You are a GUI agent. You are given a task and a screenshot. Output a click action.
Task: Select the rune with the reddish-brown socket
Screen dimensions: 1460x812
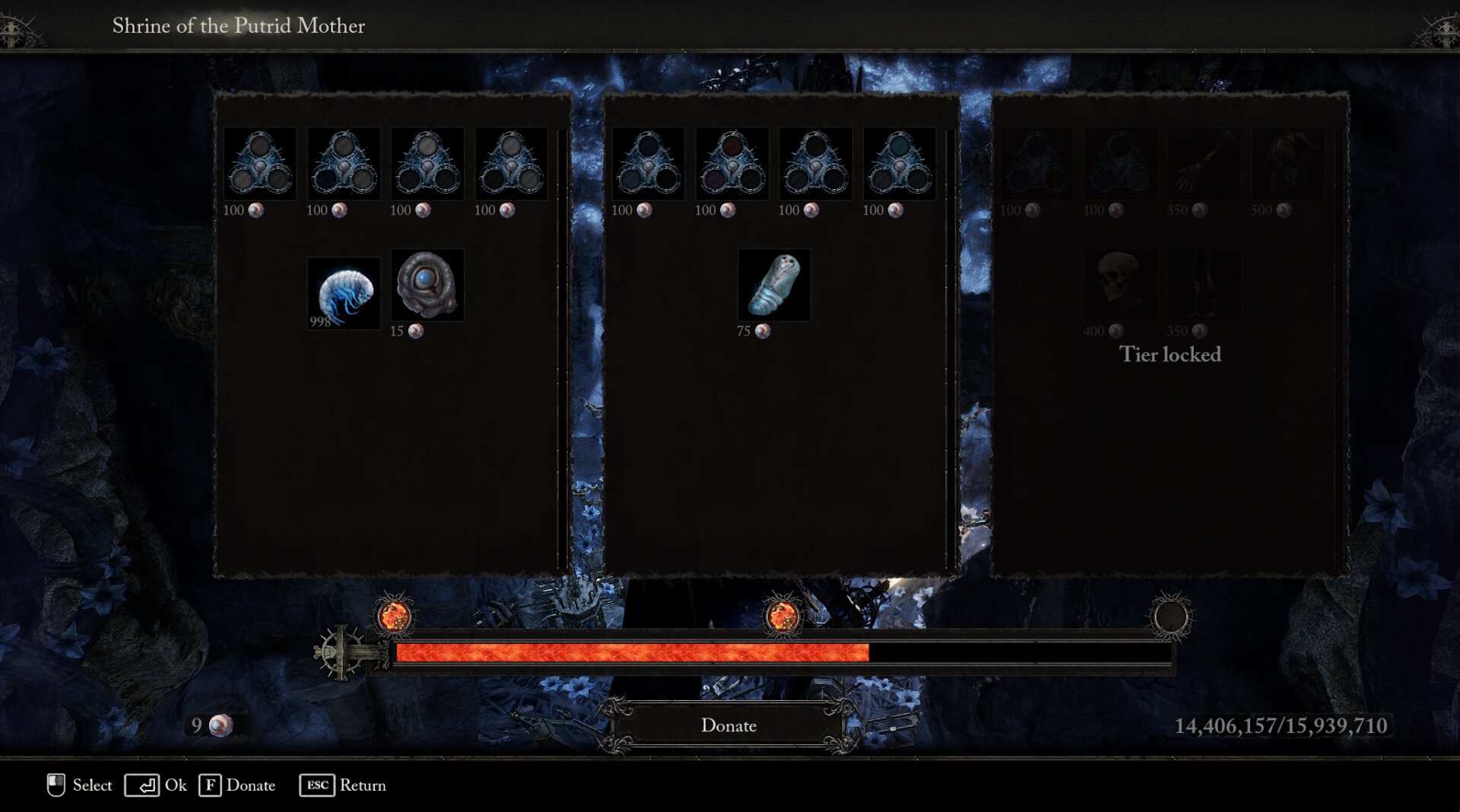732,163
